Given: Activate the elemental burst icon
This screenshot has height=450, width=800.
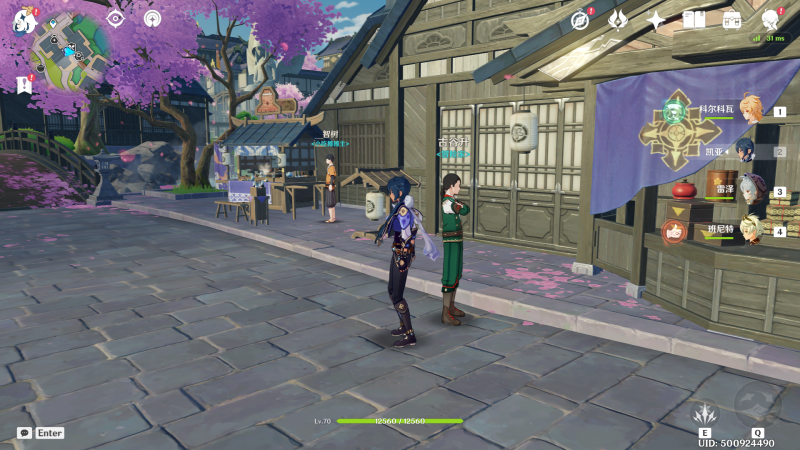Looking at the screenshot, I should (x=757, y=405).
